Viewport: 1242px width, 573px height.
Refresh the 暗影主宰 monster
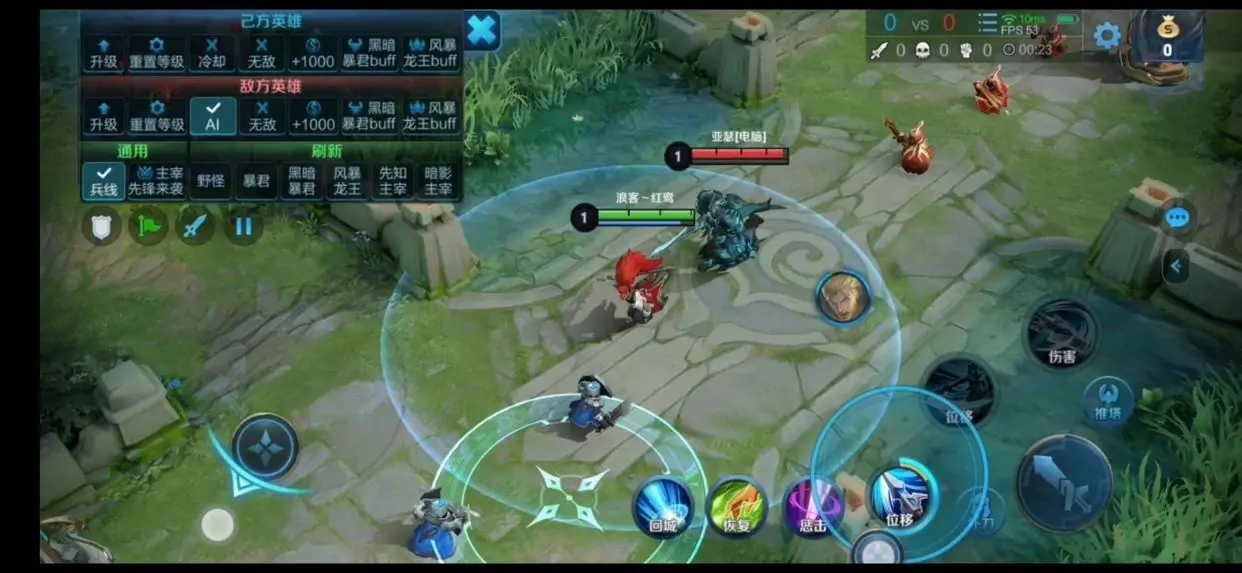click(438, 181)
